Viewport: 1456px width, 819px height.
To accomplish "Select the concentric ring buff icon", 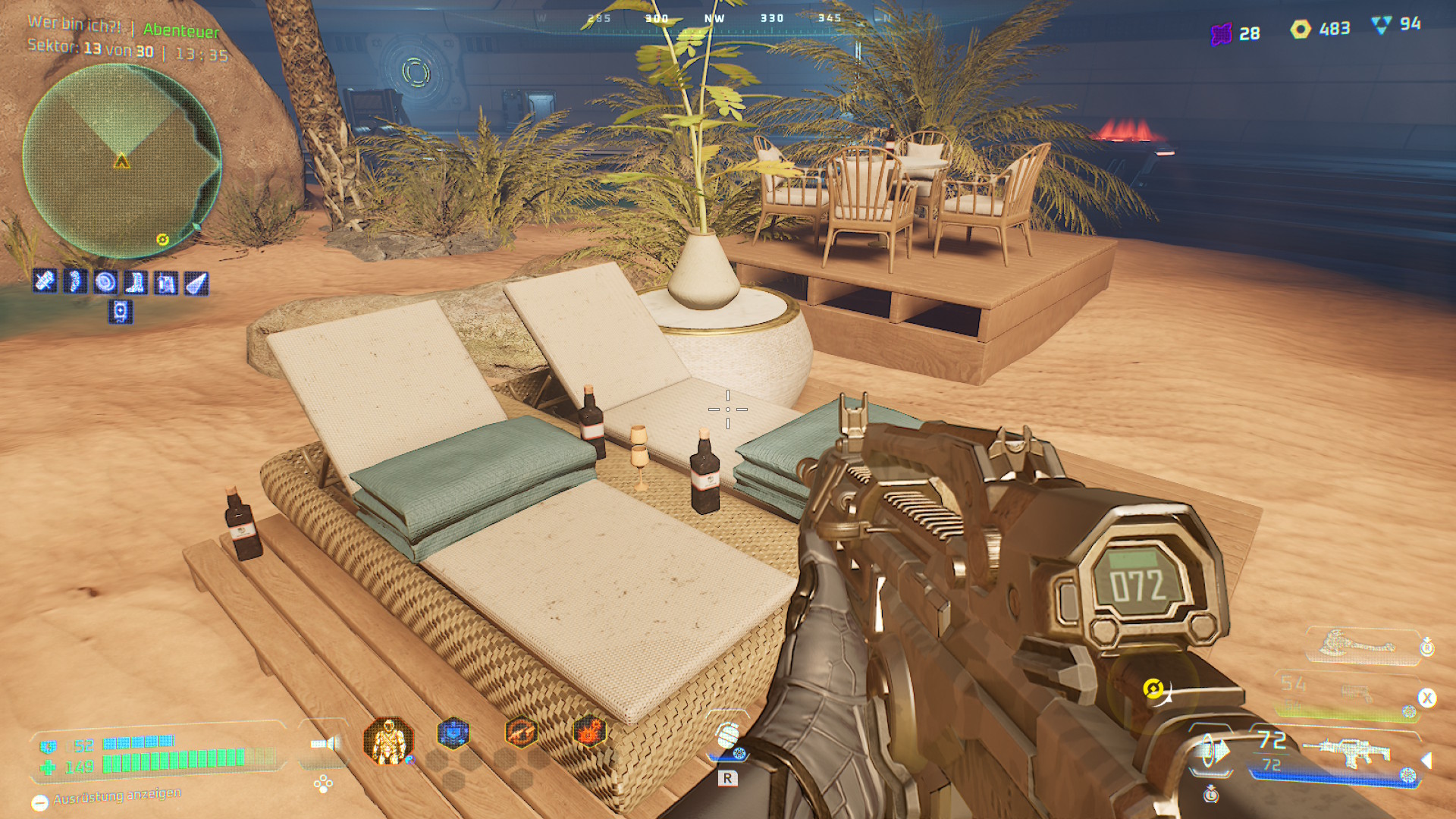I will pyautogui.click(x=105, y=283).
